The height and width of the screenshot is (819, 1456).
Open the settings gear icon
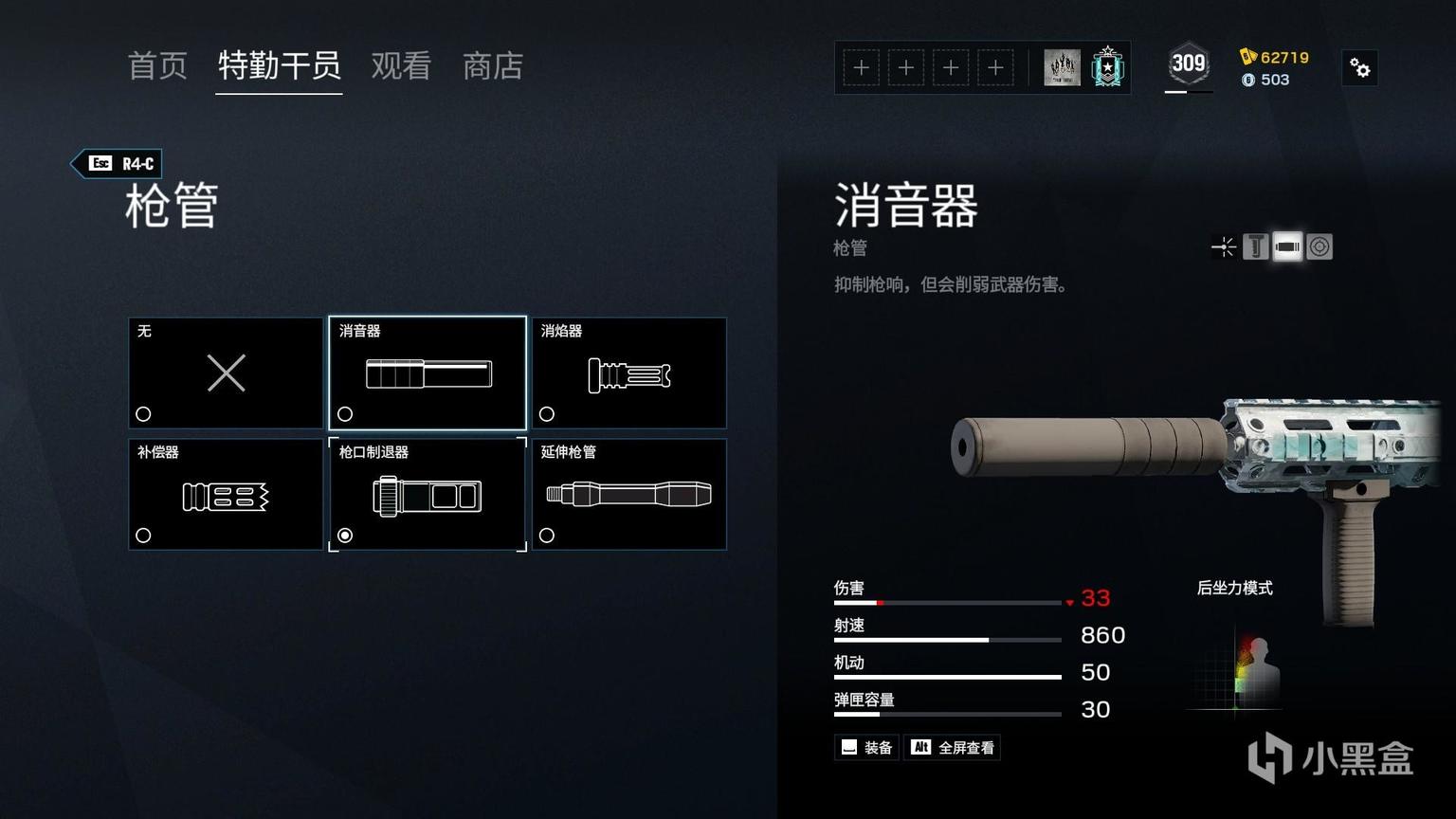coord(1360,68)
